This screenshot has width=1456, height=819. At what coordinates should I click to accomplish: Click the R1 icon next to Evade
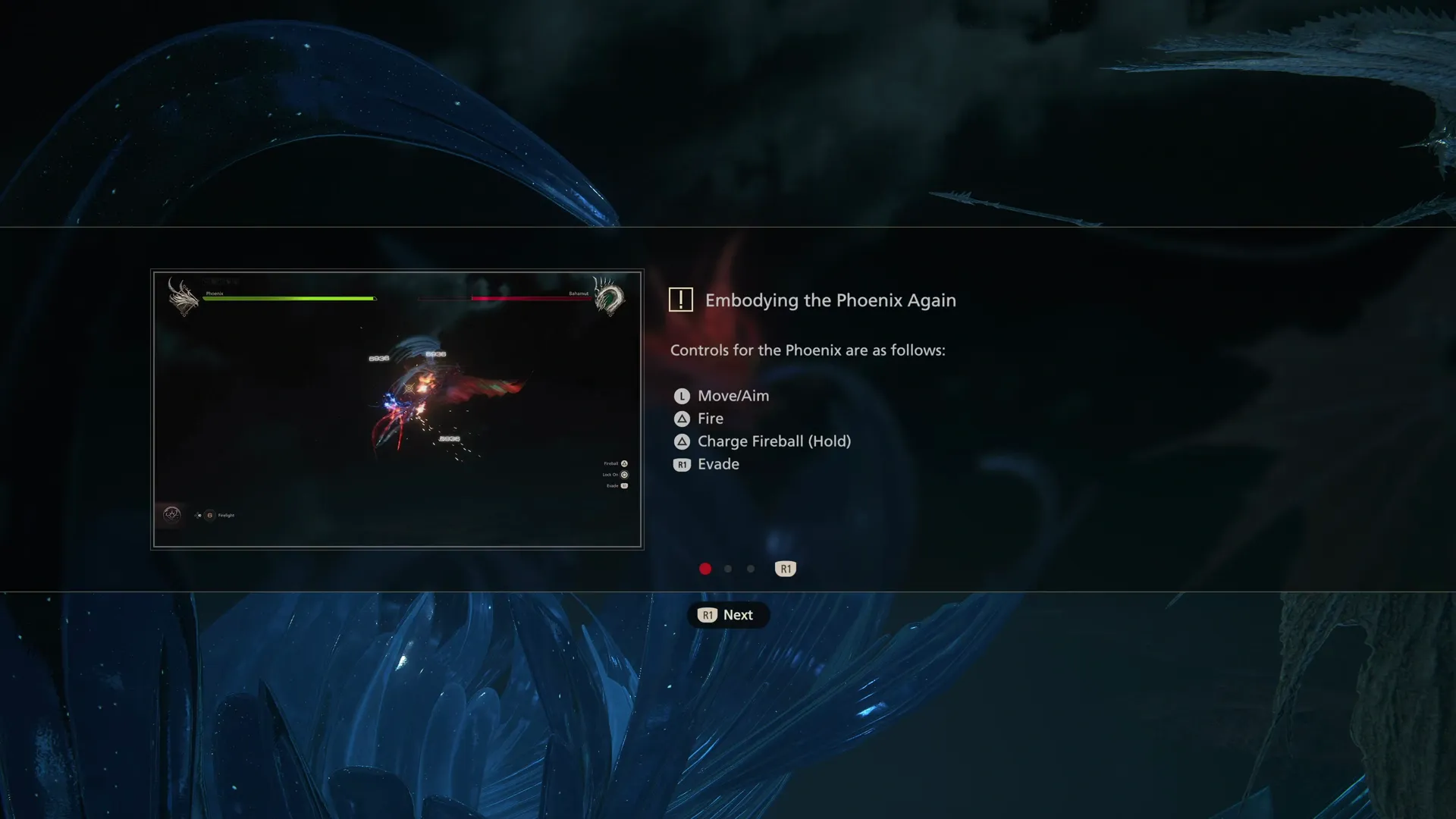point(681,464)
